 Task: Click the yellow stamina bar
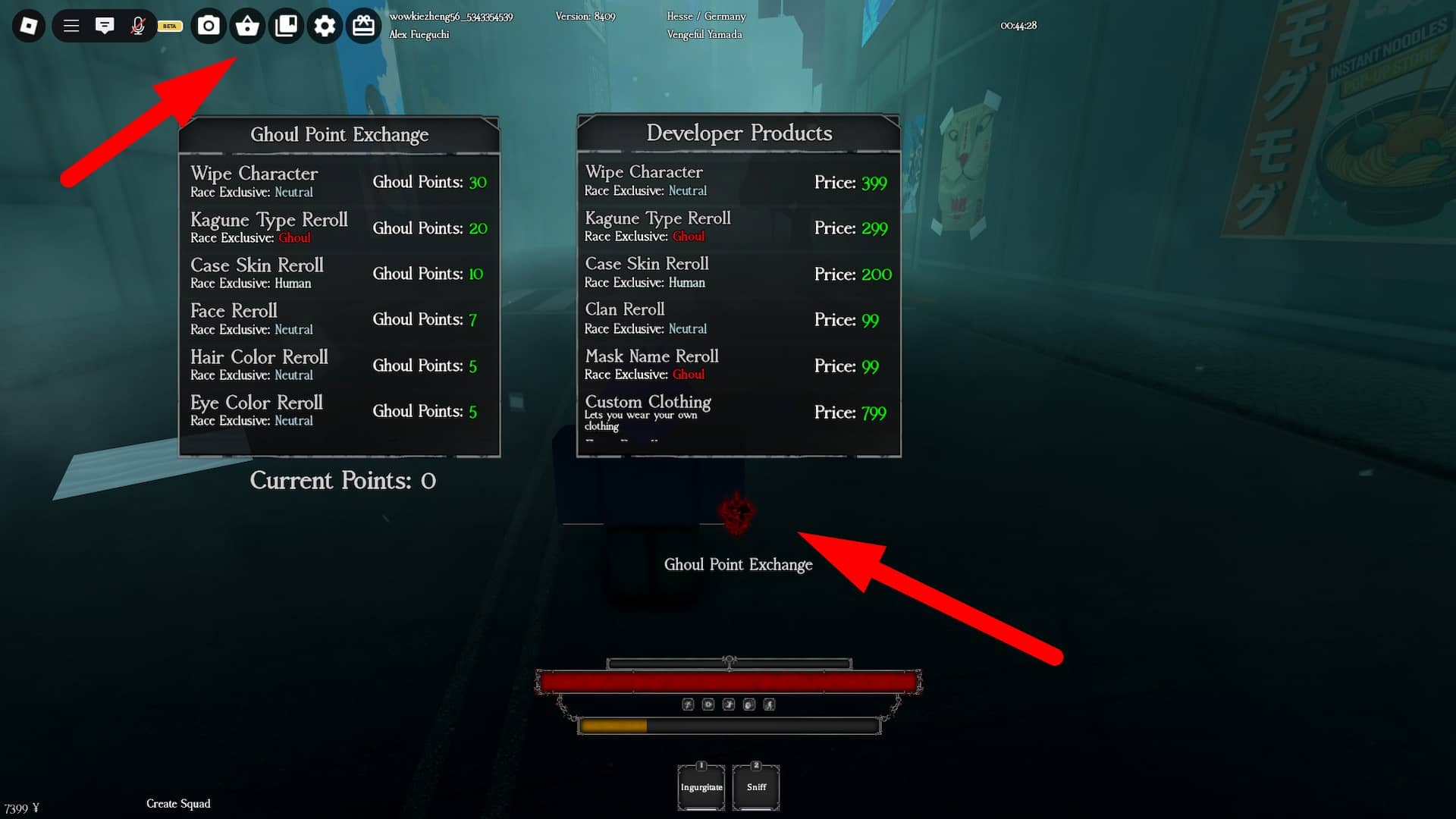pos(613,726)
